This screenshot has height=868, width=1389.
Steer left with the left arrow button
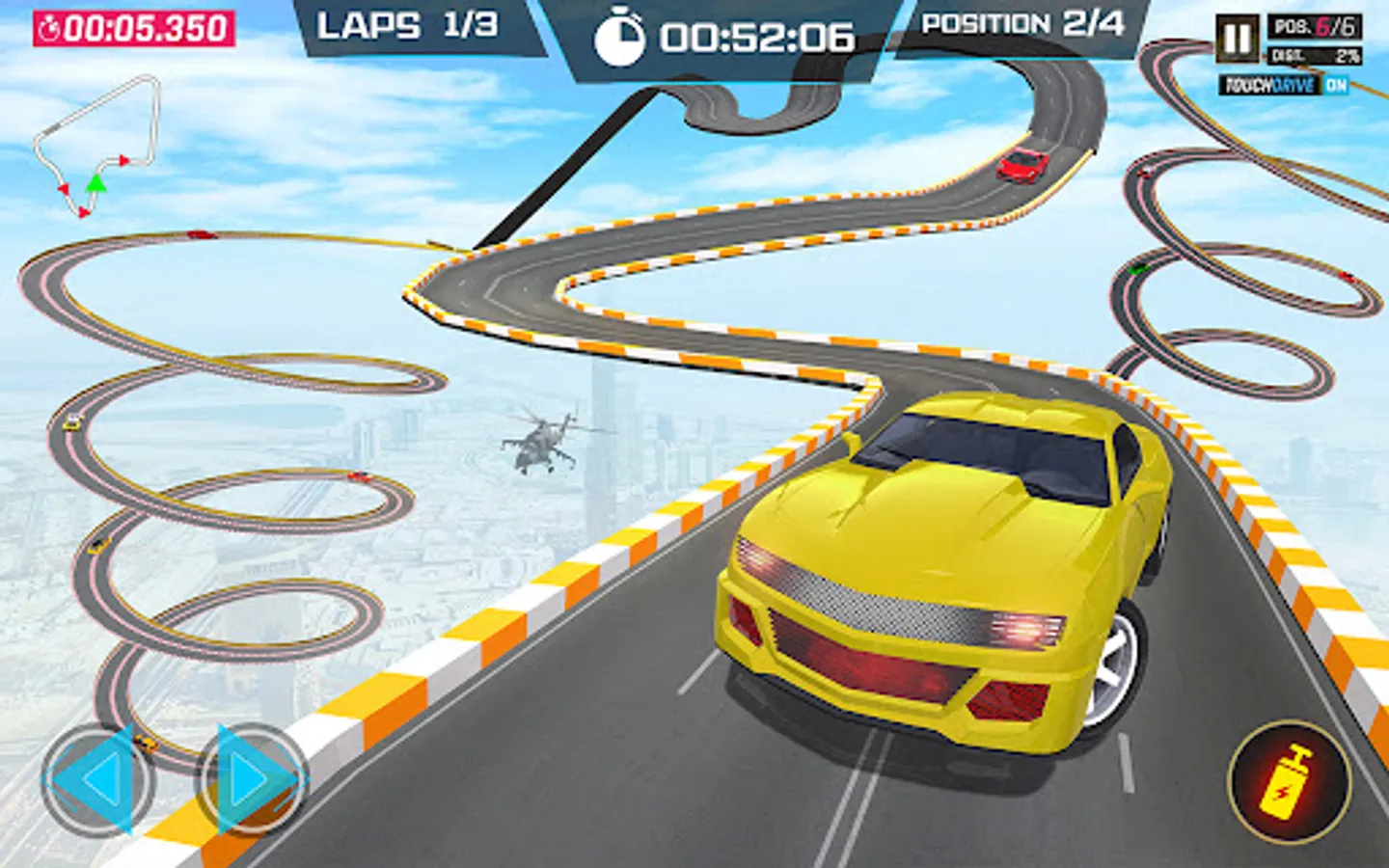96,779
